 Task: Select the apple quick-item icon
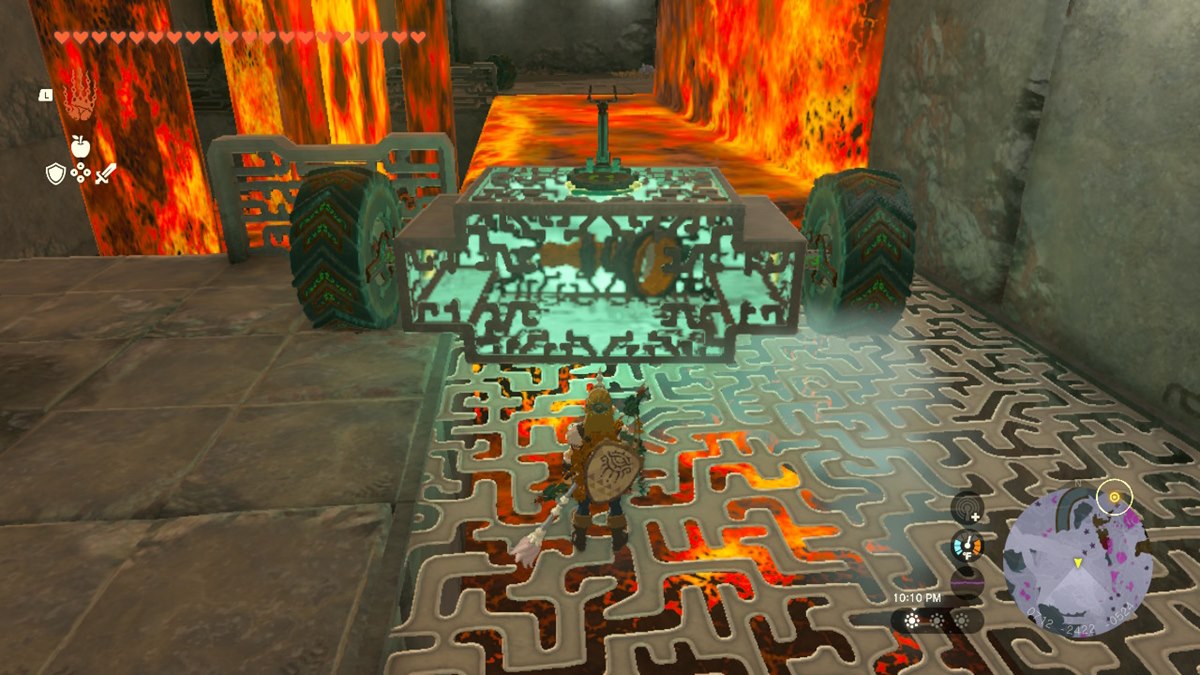point(80,146)
